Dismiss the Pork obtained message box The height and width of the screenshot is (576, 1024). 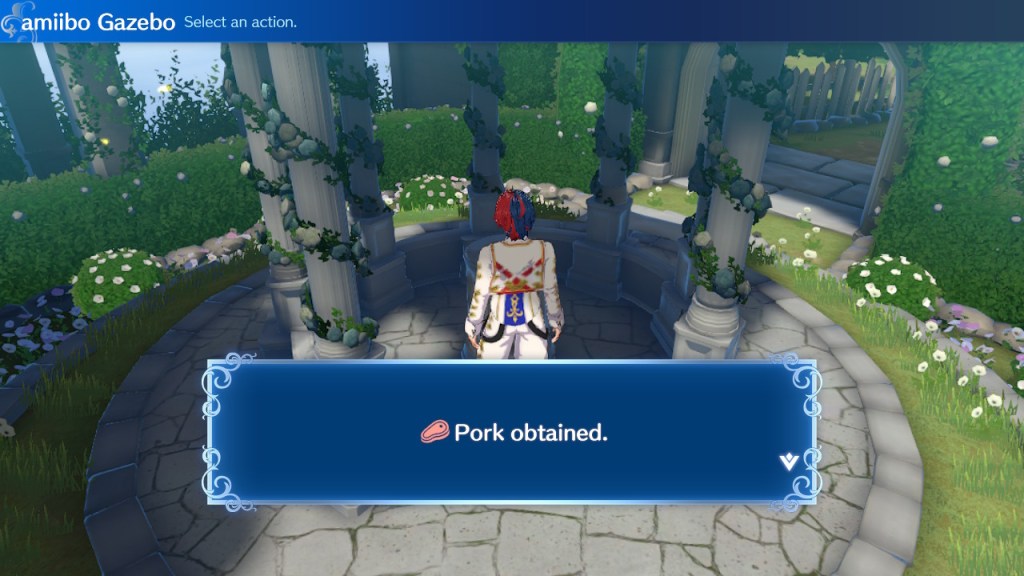coord(510,432)
